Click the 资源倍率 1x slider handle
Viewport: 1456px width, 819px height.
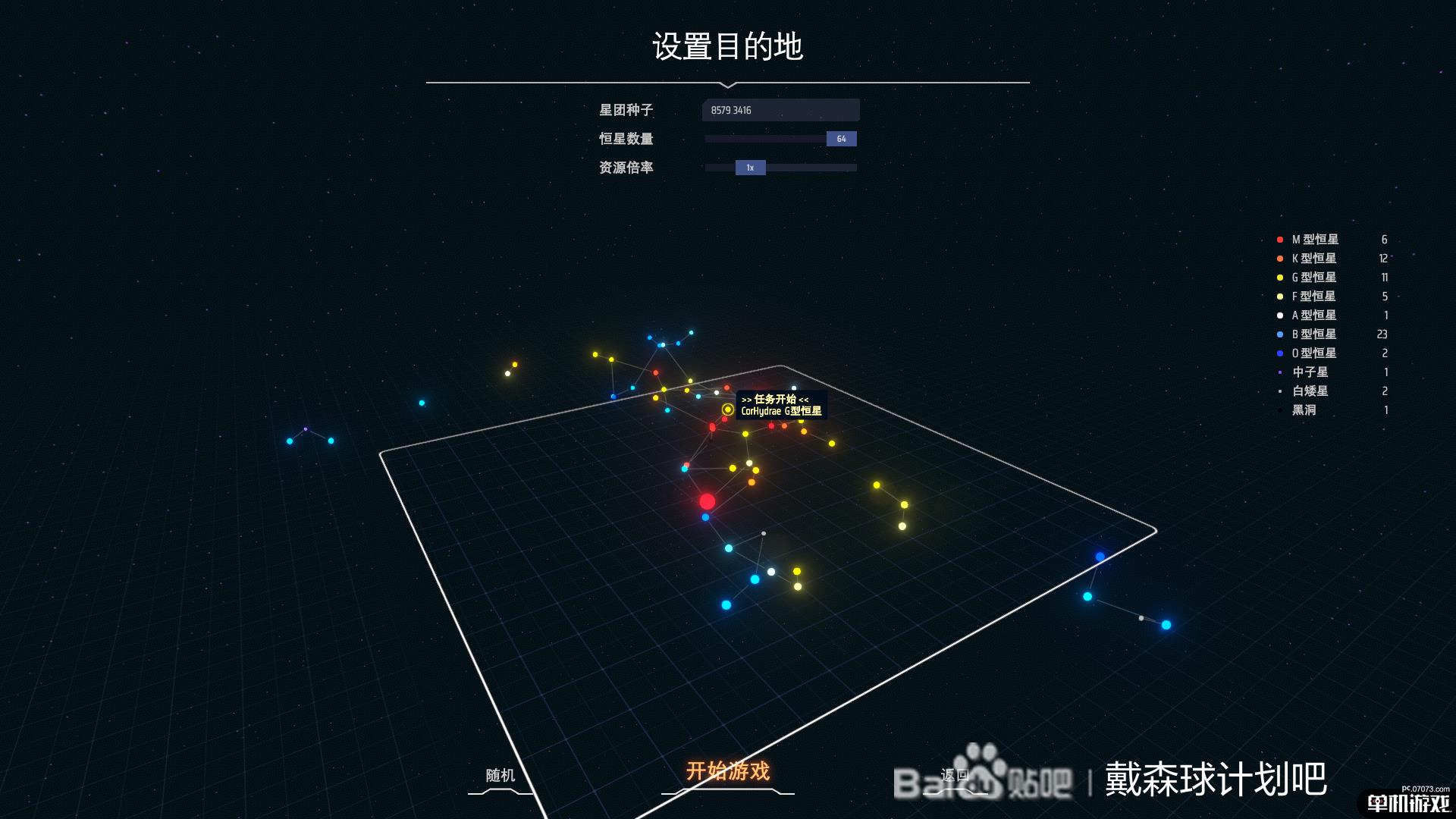tap(749, 167)
